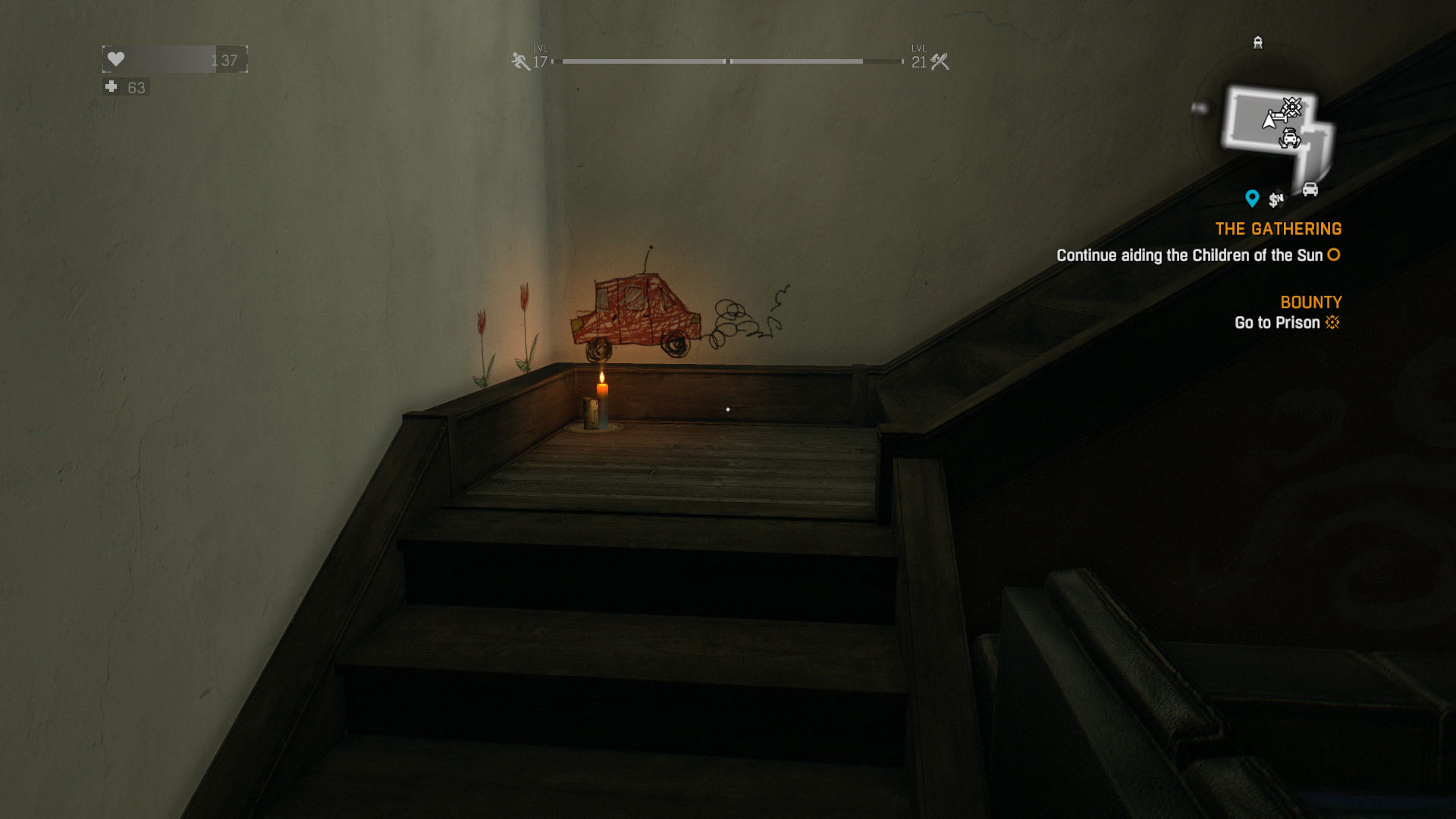Click the agility level 17 runner icon
The width and height of the screenshot is (1456, 819).
[520, 61]
